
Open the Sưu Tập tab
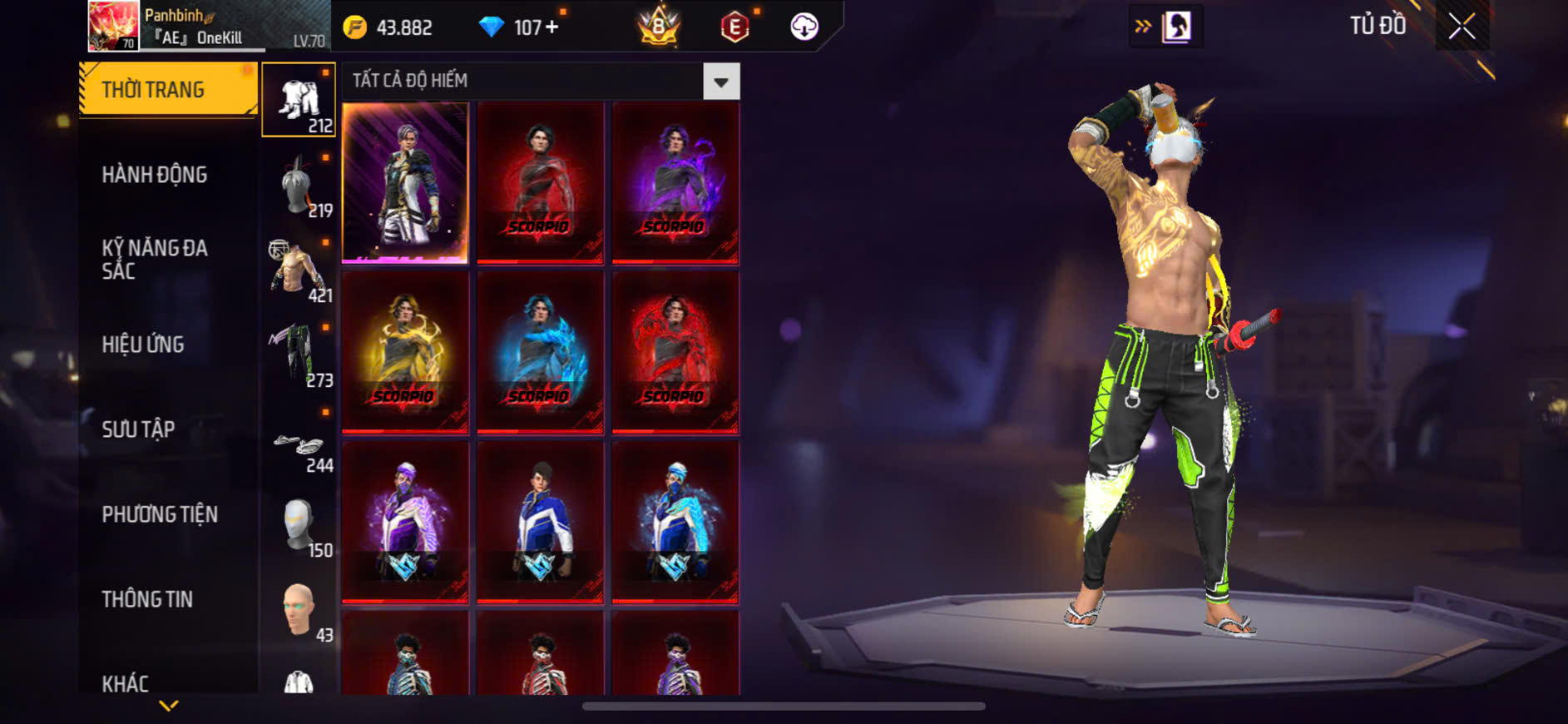pos(138,429)
